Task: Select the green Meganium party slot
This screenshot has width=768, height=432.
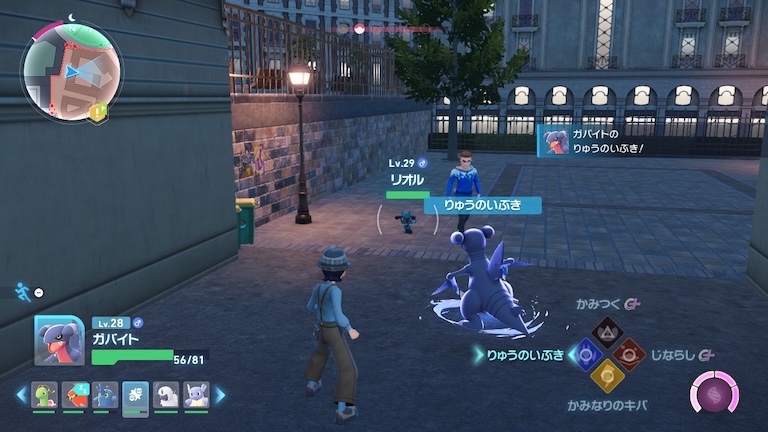Action: point(45,396)
